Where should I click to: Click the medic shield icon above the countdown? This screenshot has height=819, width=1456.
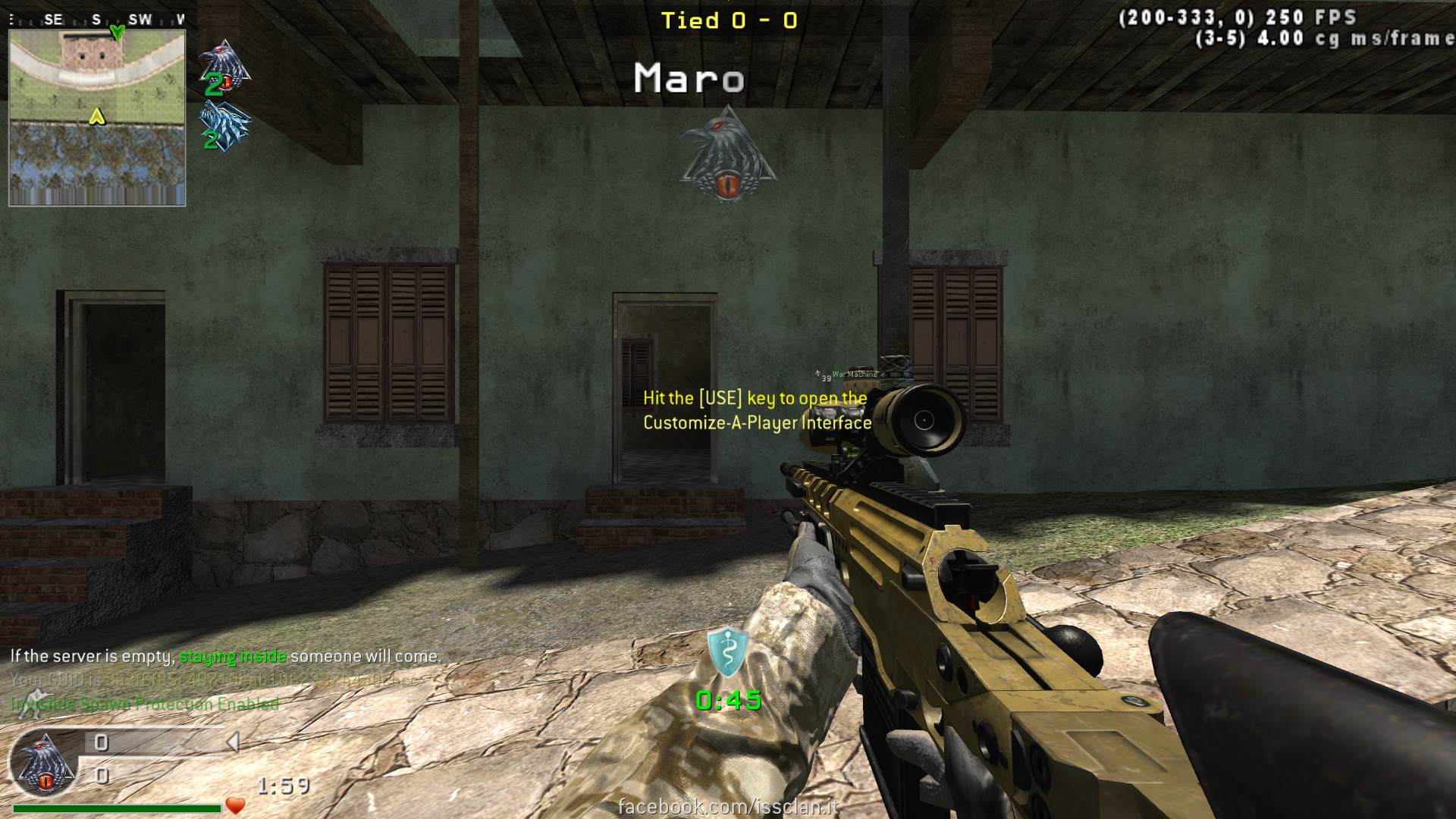point(727,652)
